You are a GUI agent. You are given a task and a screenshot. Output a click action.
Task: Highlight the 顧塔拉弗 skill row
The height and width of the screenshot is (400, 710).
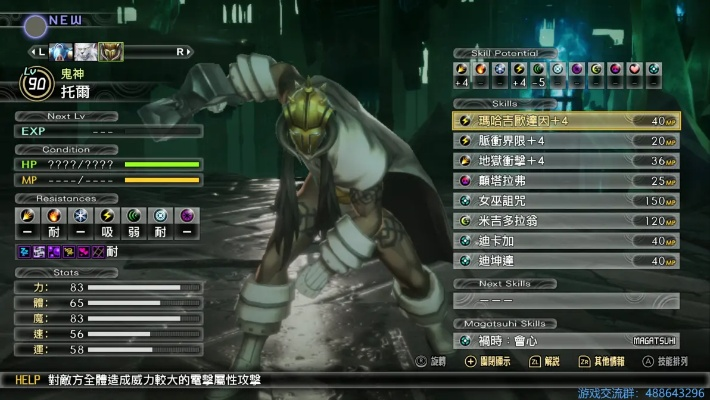point(565,181)
